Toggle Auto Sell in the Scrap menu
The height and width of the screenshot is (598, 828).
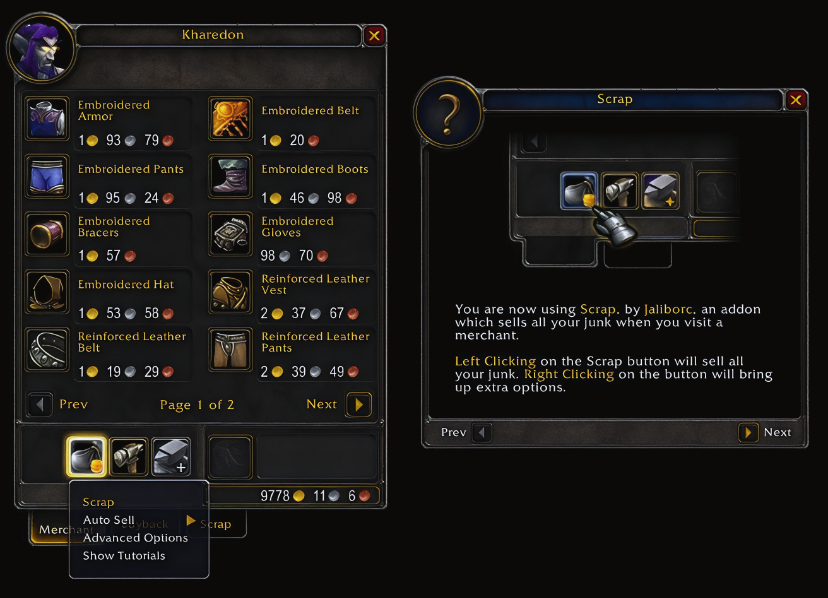[109, 520]
